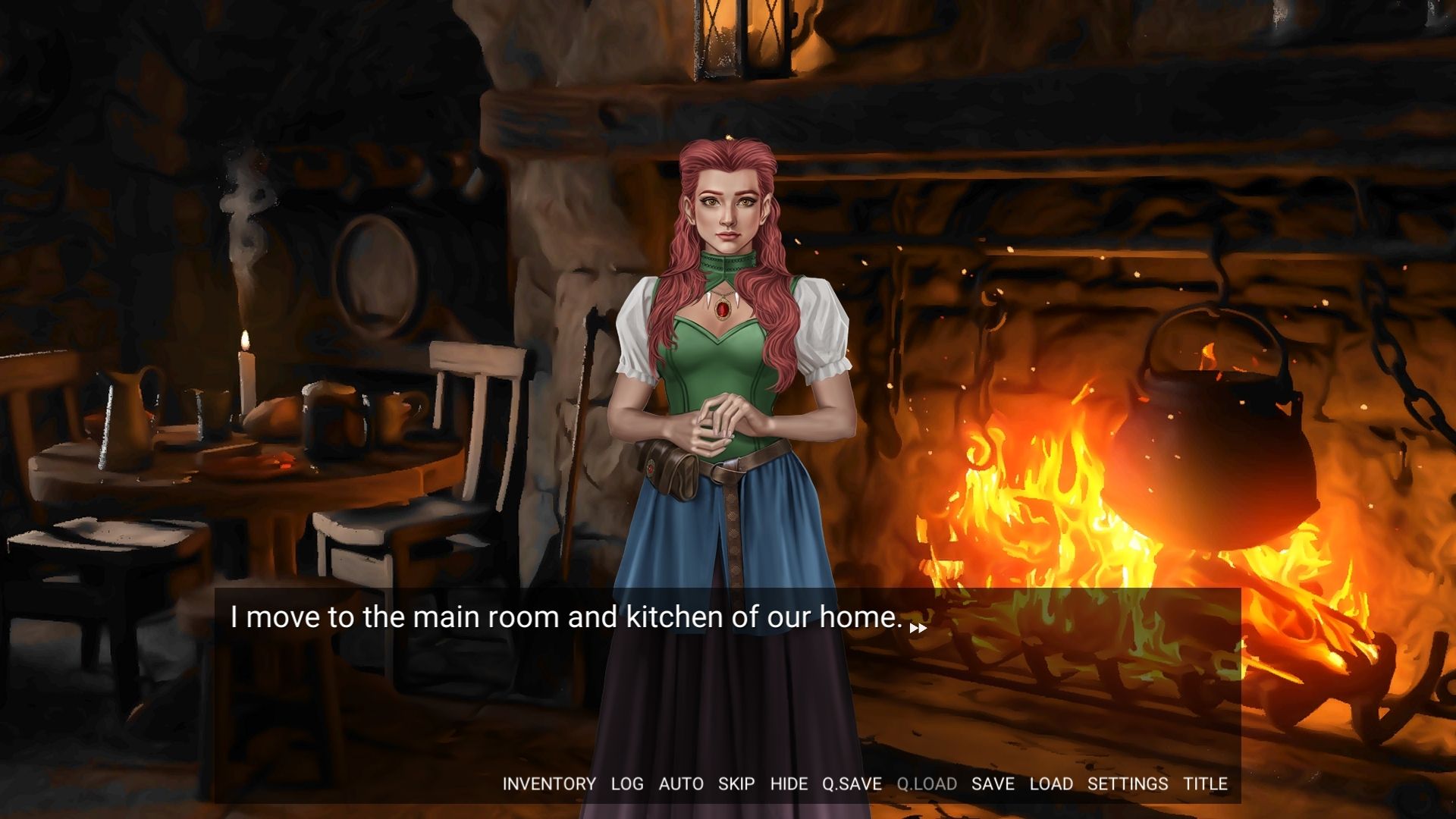Toggle AUTO advance mode
Viewport: 1456px width, 819px height.
pyautogui.click(x=681, y=784)
